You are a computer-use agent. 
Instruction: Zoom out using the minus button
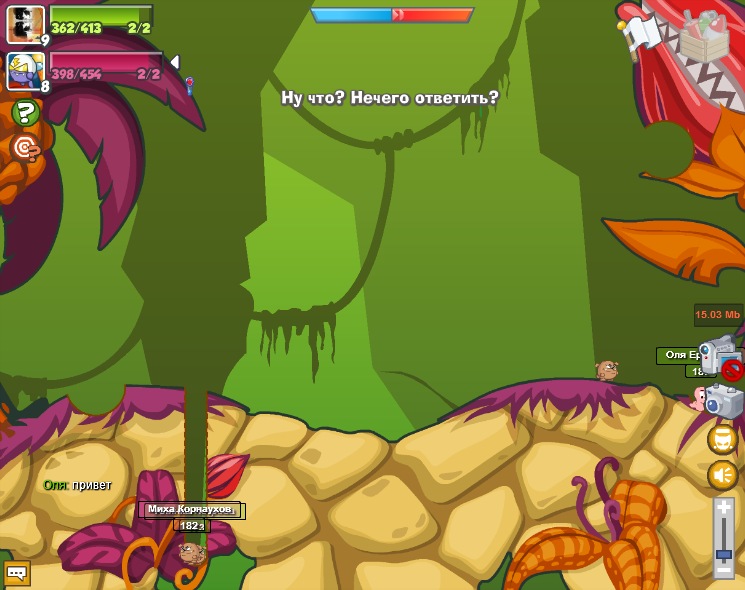[x=723, y=570]
